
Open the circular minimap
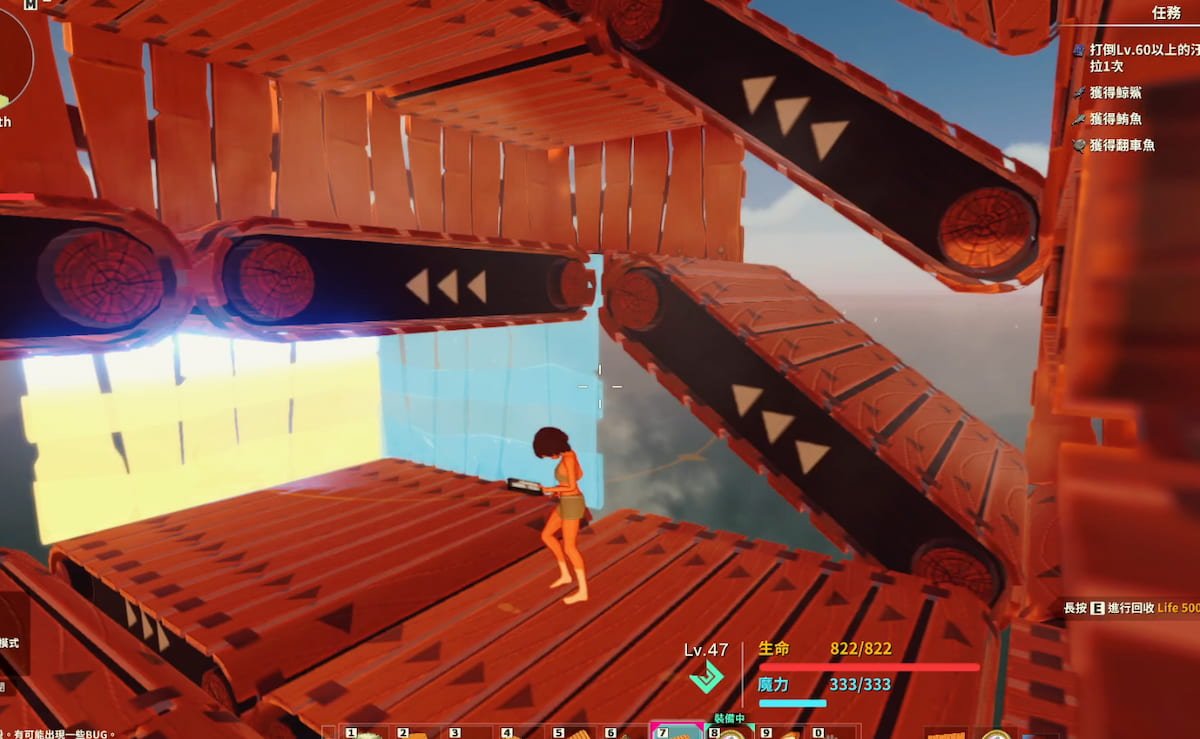pos(12,58)
